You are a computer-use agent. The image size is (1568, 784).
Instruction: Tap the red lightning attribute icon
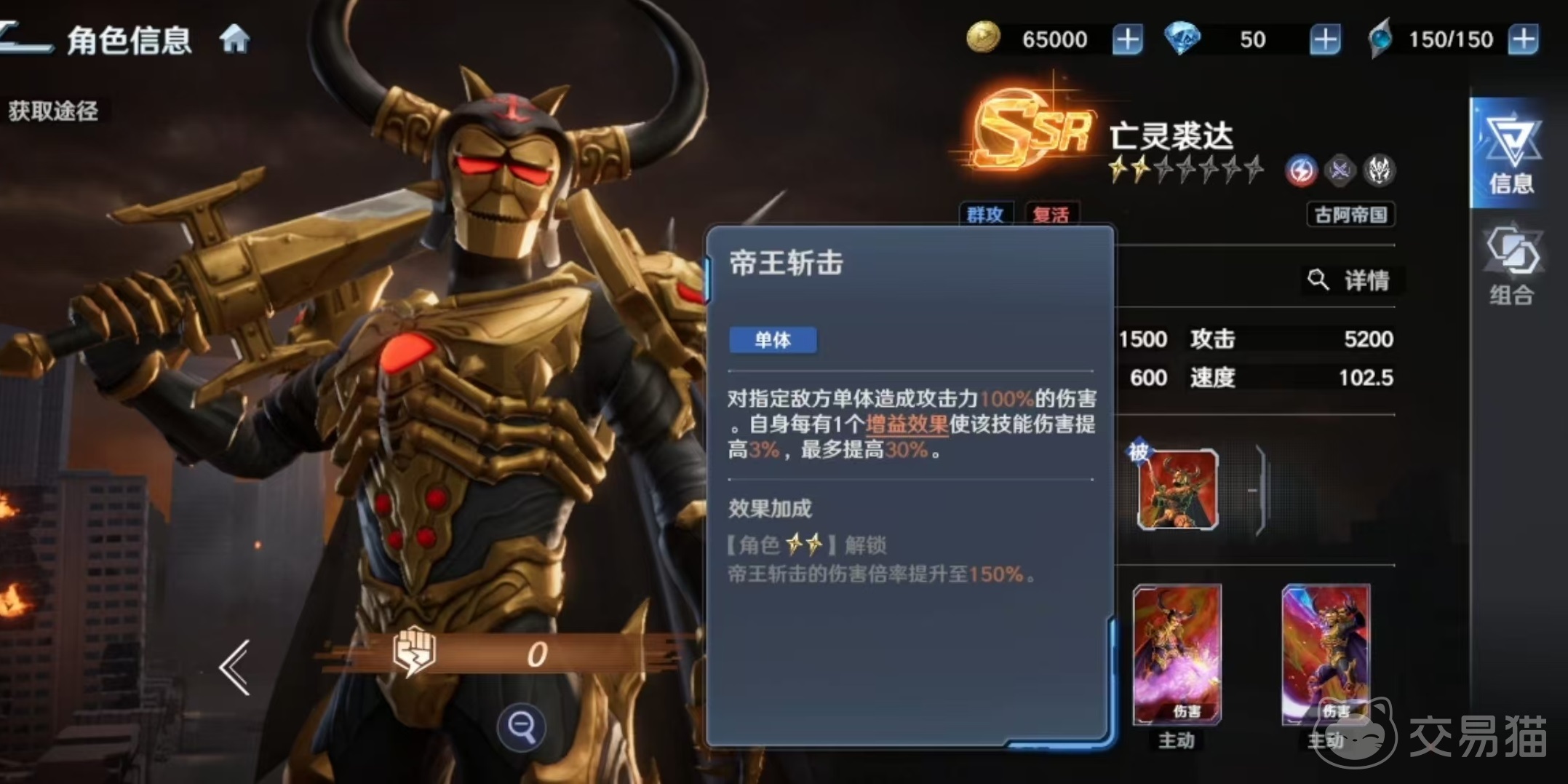1300,171
